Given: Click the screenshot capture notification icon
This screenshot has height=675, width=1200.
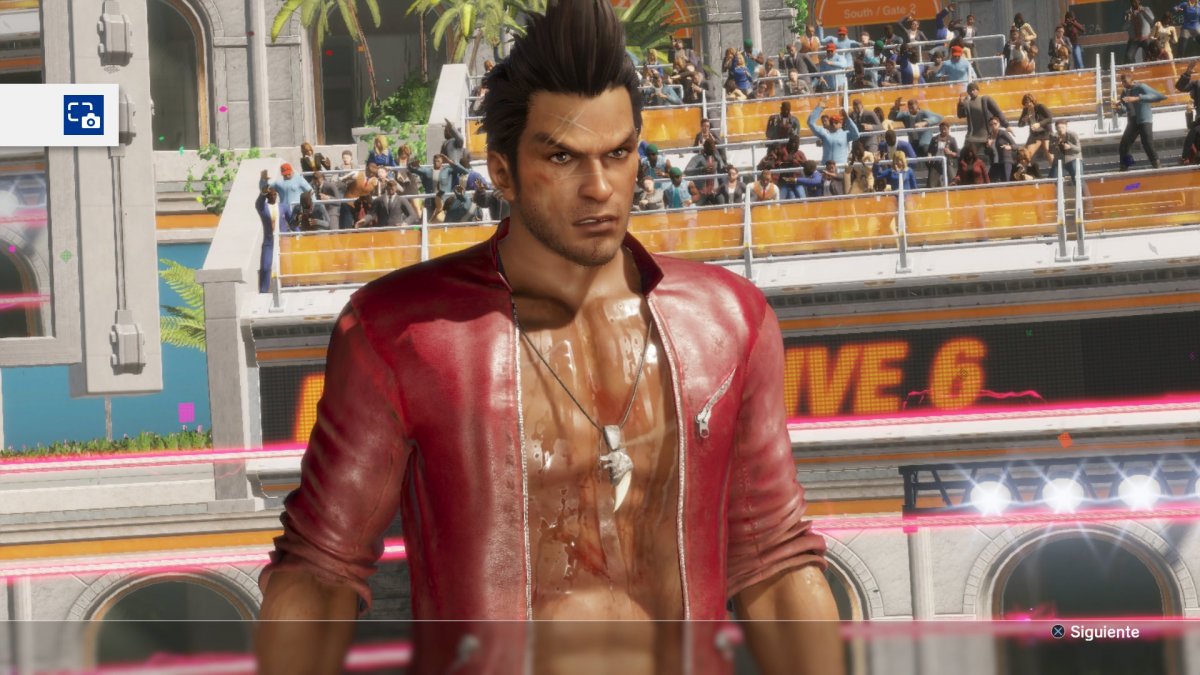Looking at the screenshot, I should click(x=83, y=115).
